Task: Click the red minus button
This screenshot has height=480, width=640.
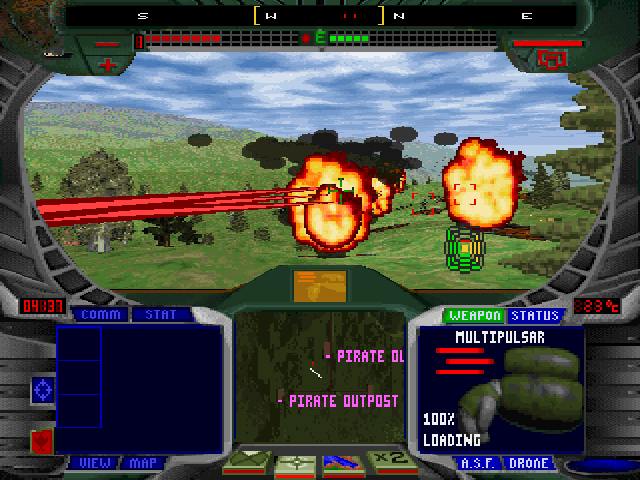Action: coord(109,43)
